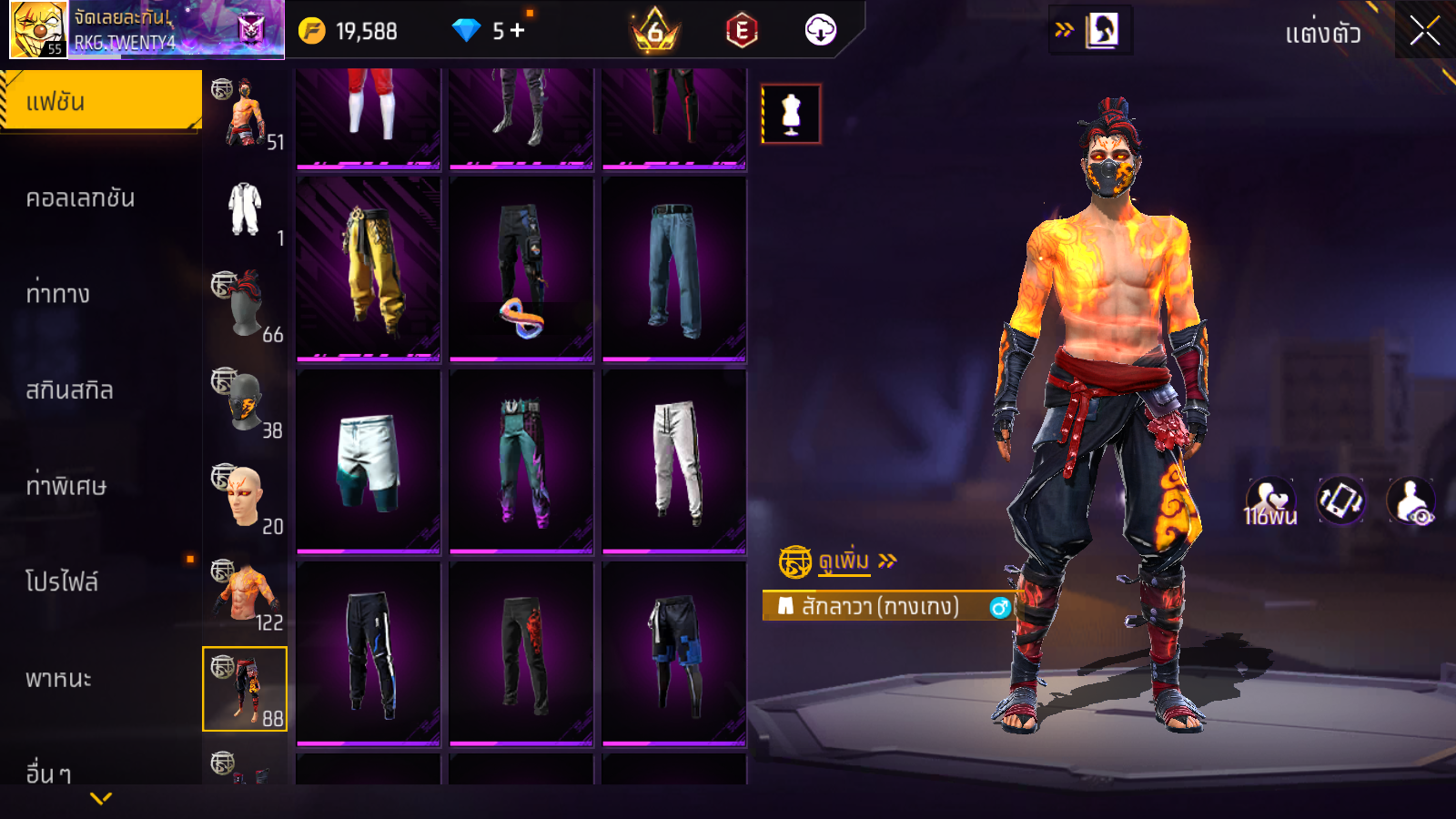Screen dimensions: 1456x819
Task: Close the dress-up screen with X
Action: [x=1424, y=32]
